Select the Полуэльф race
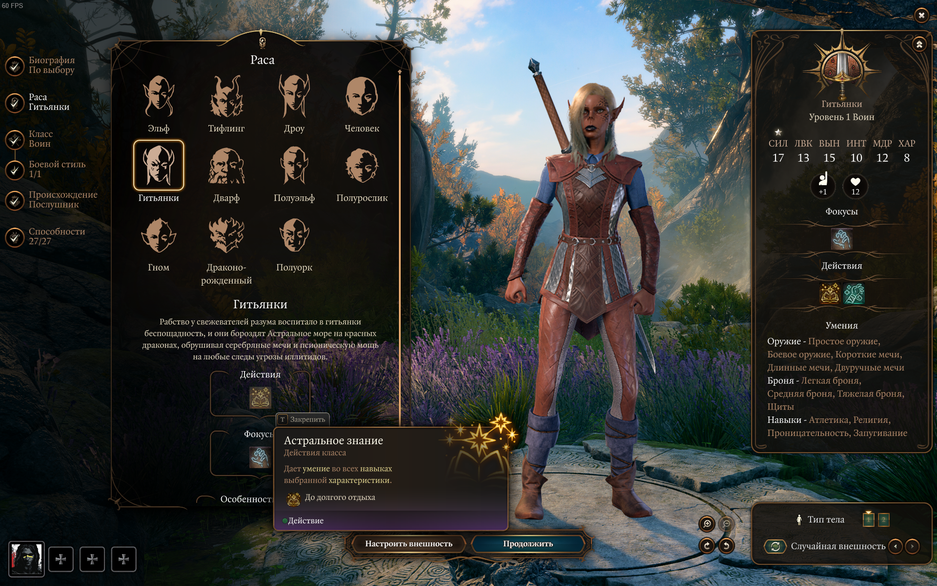The width and height of the screenshot is (937, 586). [x=293, y=166]
